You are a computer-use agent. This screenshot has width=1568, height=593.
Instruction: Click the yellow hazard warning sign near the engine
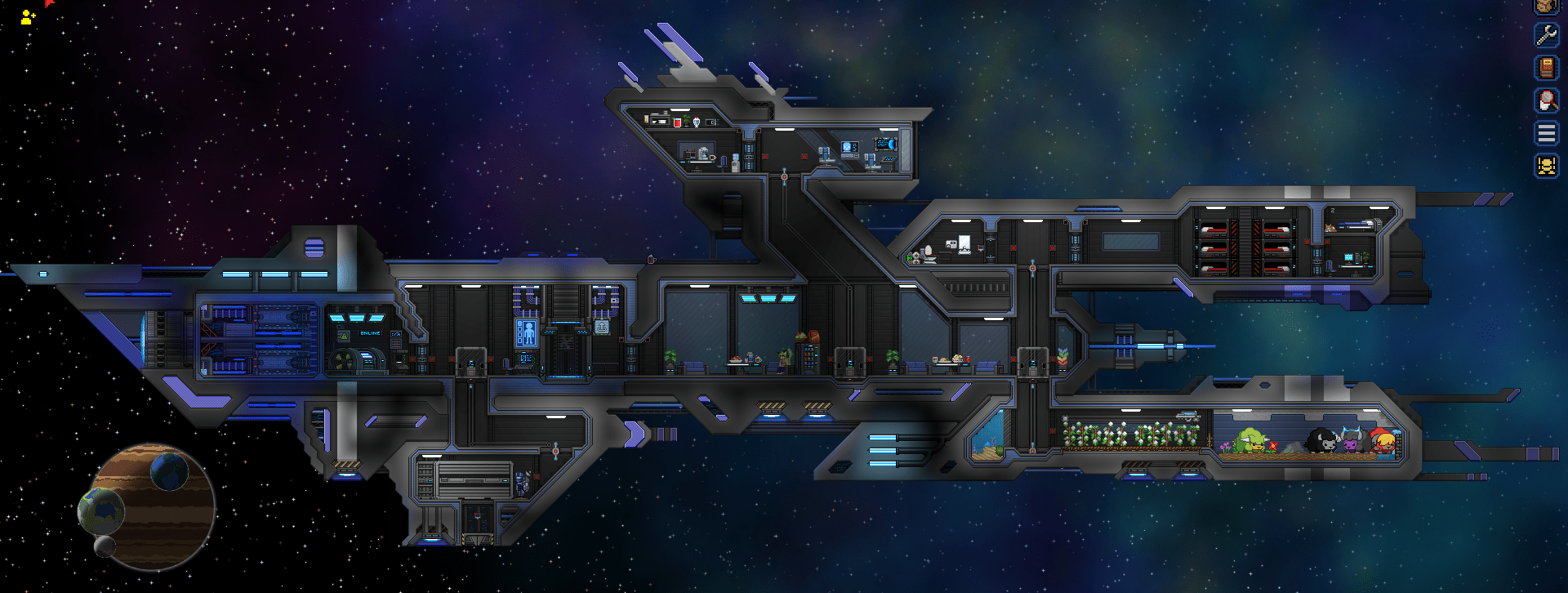(344, 336)
